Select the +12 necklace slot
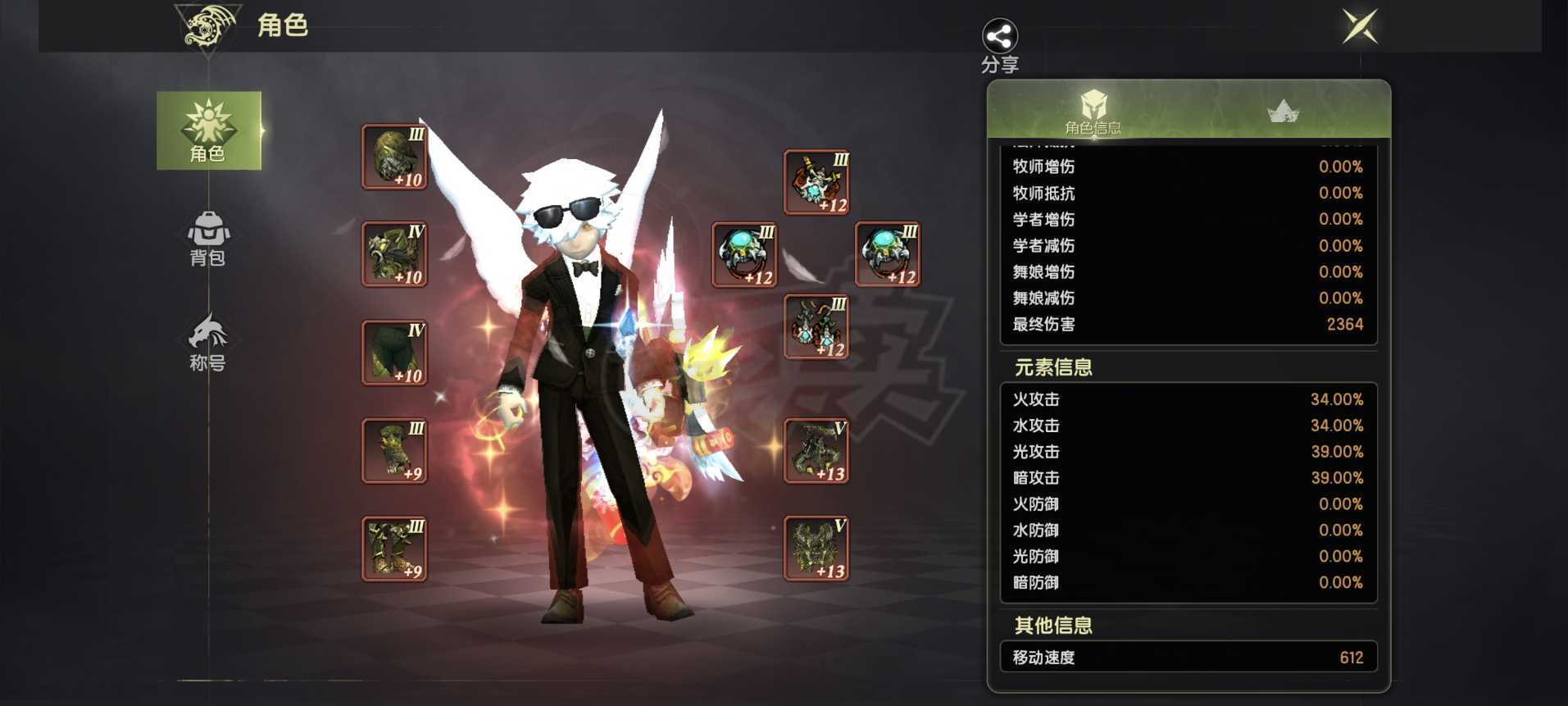This screenshot has width=1568, height=706. [x=816, y=182]
